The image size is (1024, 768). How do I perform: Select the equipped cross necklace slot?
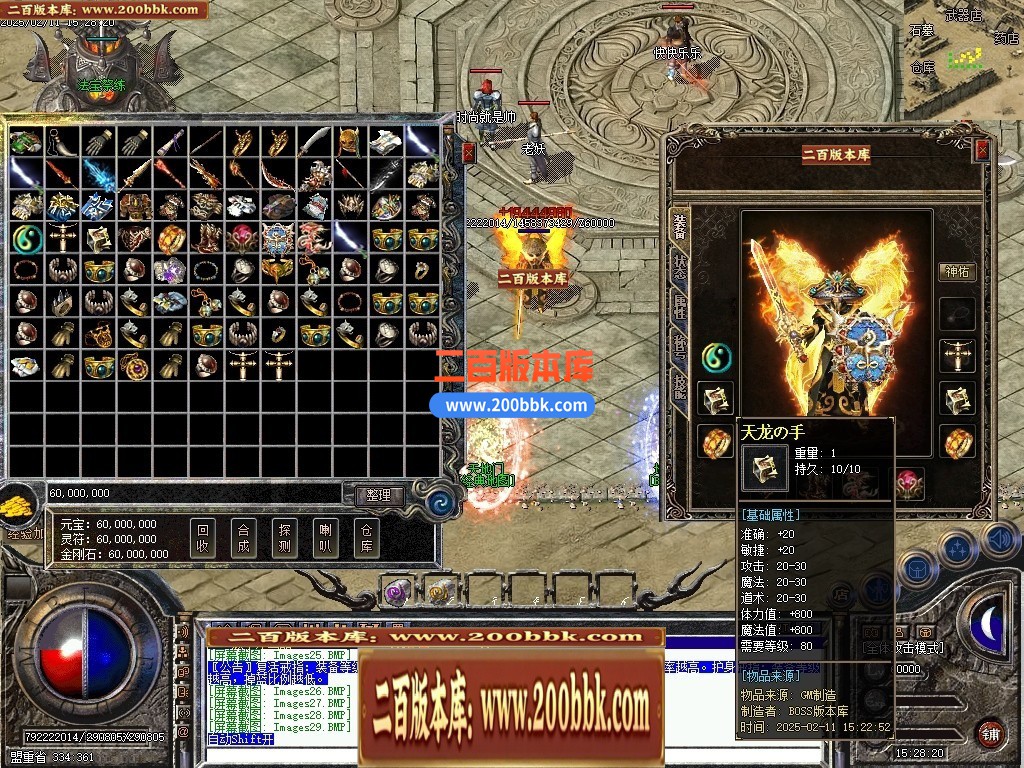click(958, 357)
